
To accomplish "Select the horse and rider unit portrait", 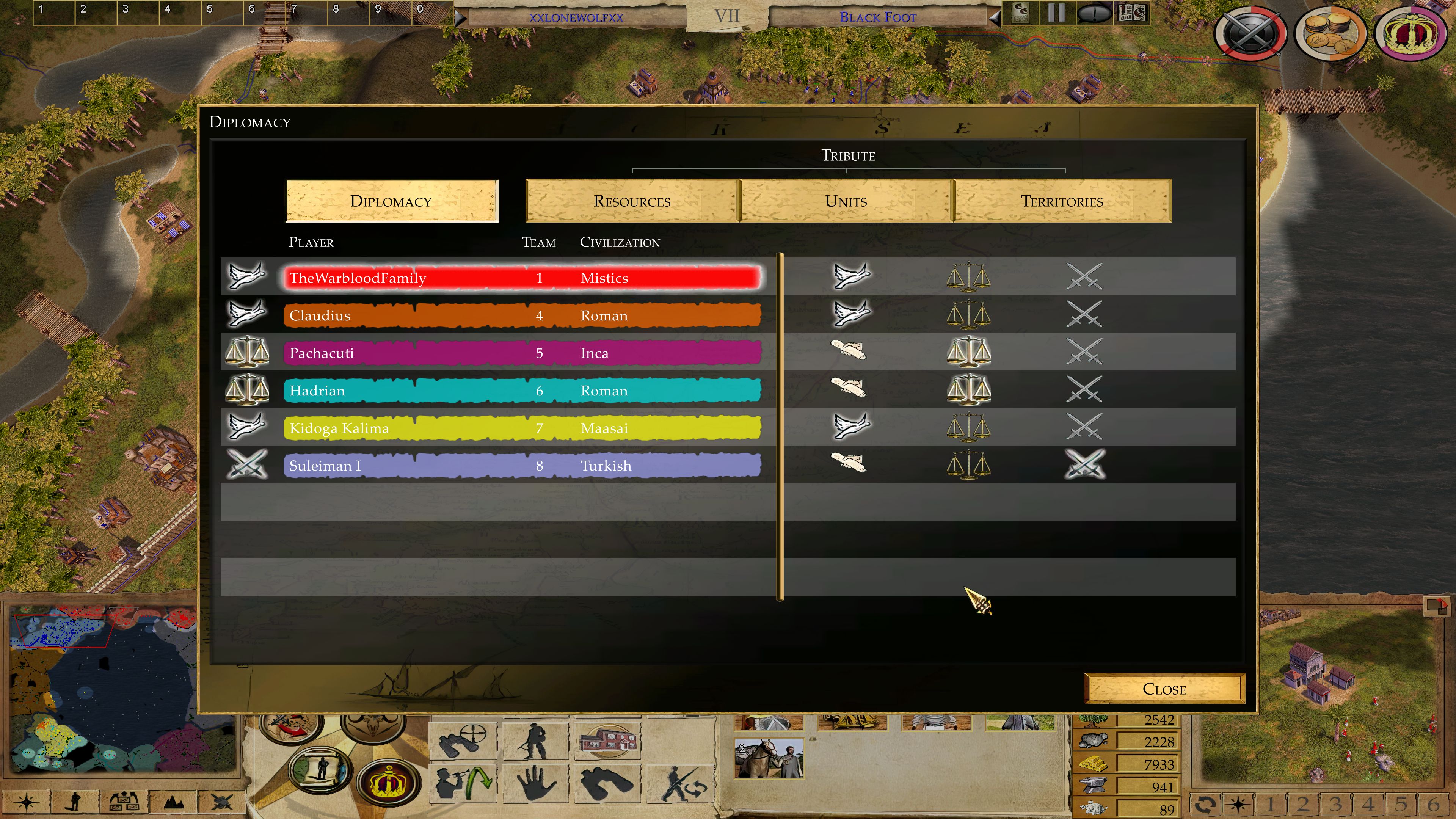I will pyautogui.click(x=768, y=758).
